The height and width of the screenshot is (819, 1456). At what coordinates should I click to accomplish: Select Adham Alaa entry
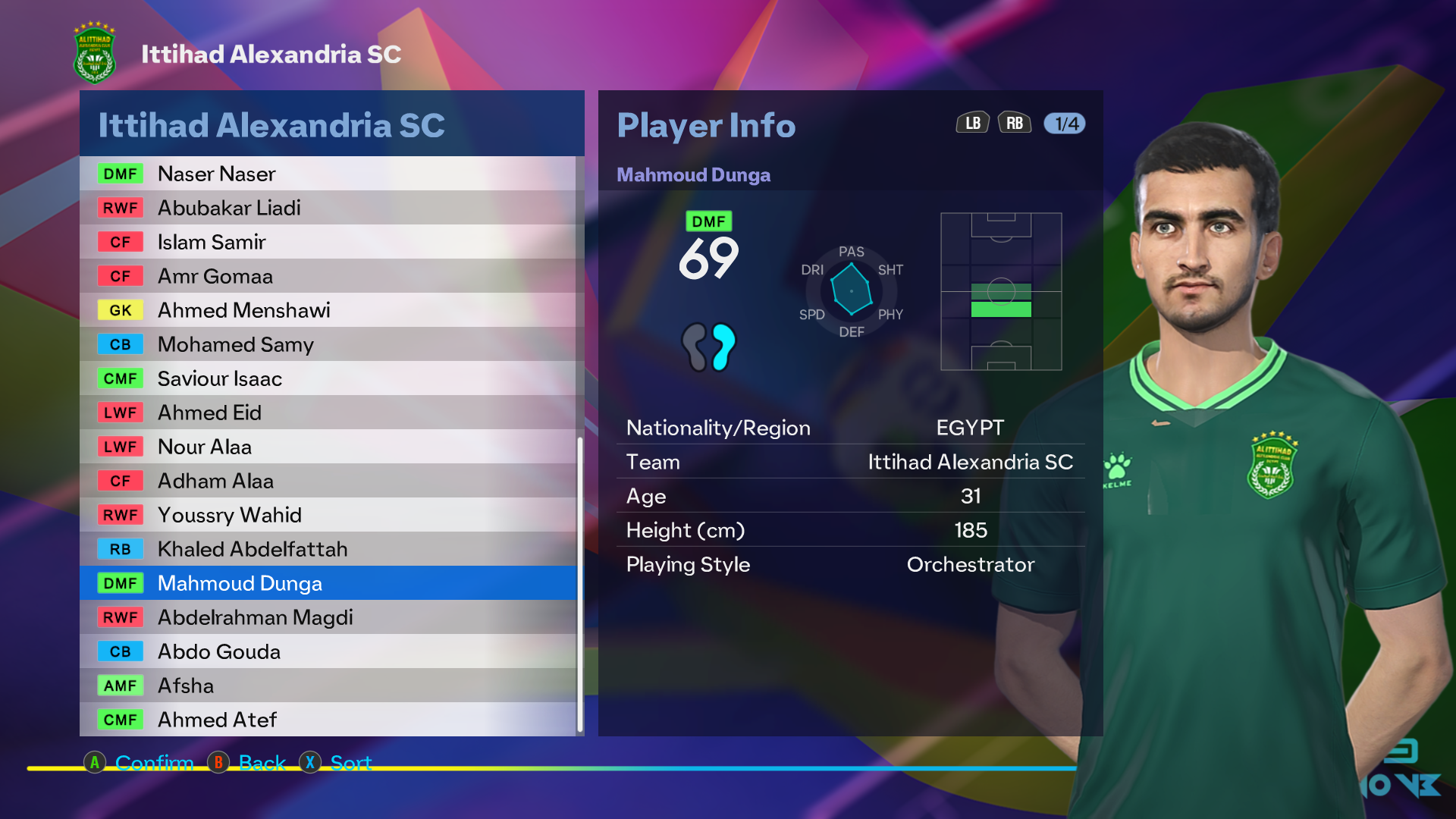pos(328,481)
